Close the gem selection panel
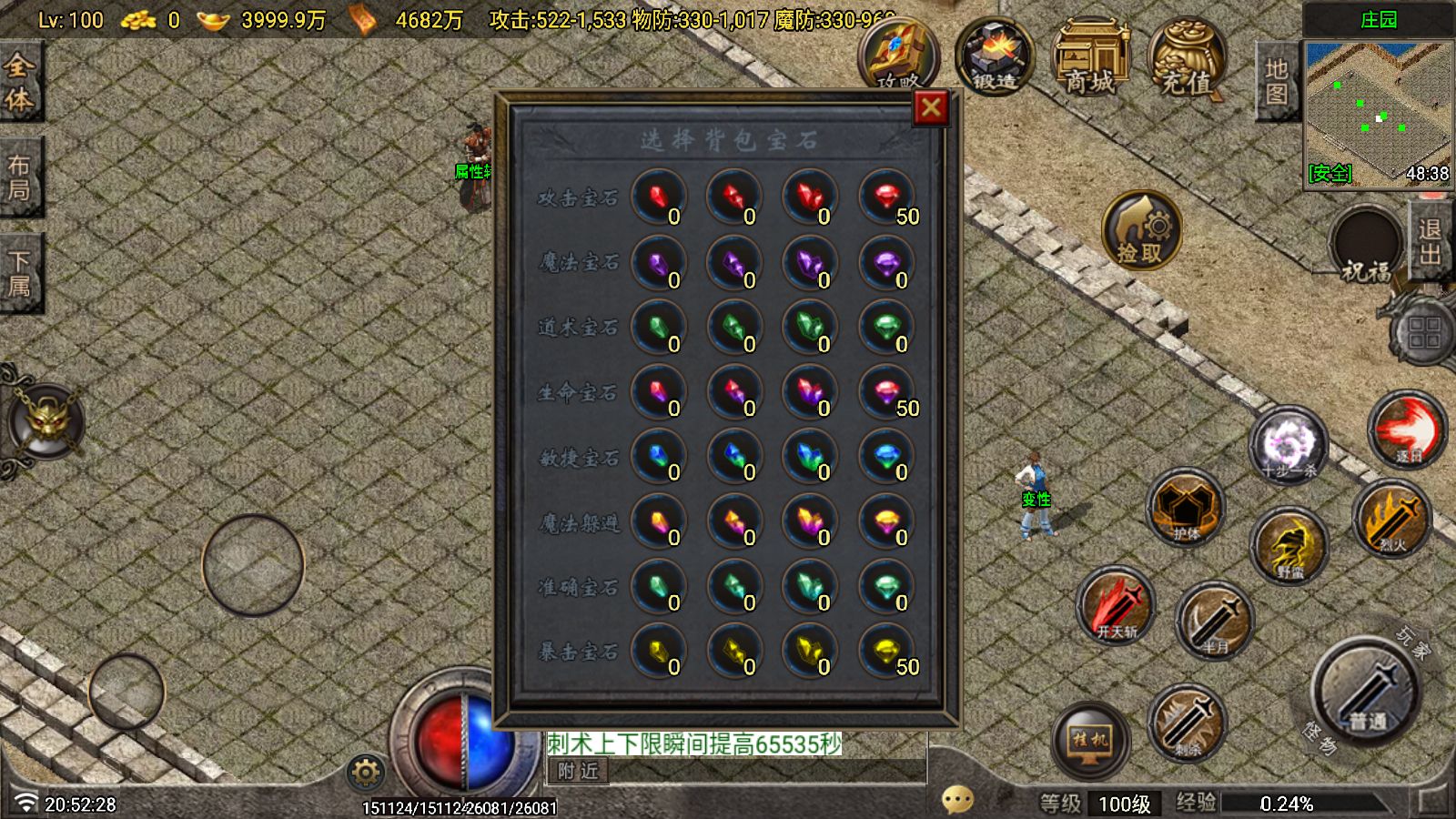The height and width of the screenshot is (819, 1456). point(930,108)
